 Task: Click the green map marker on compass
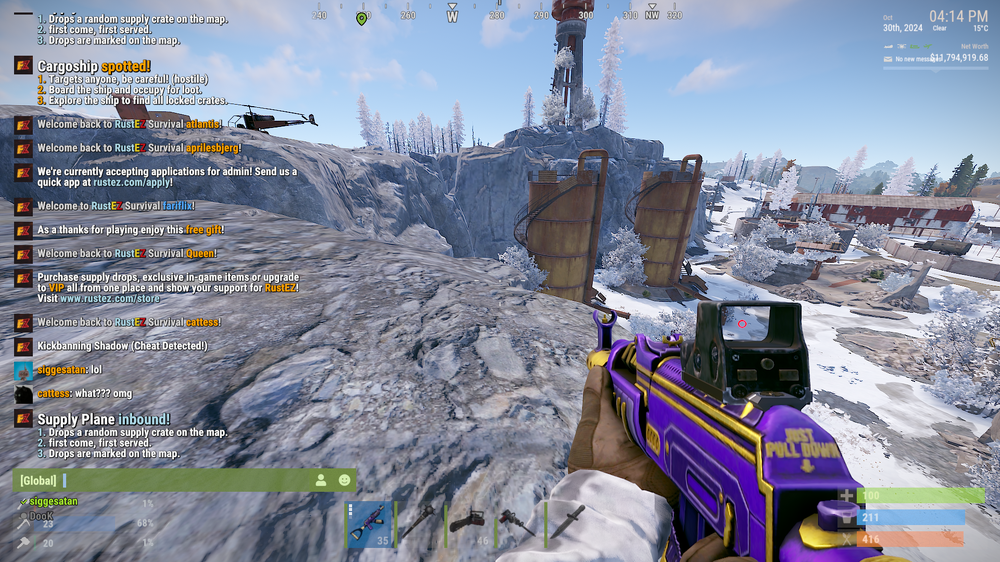point(361,18)
